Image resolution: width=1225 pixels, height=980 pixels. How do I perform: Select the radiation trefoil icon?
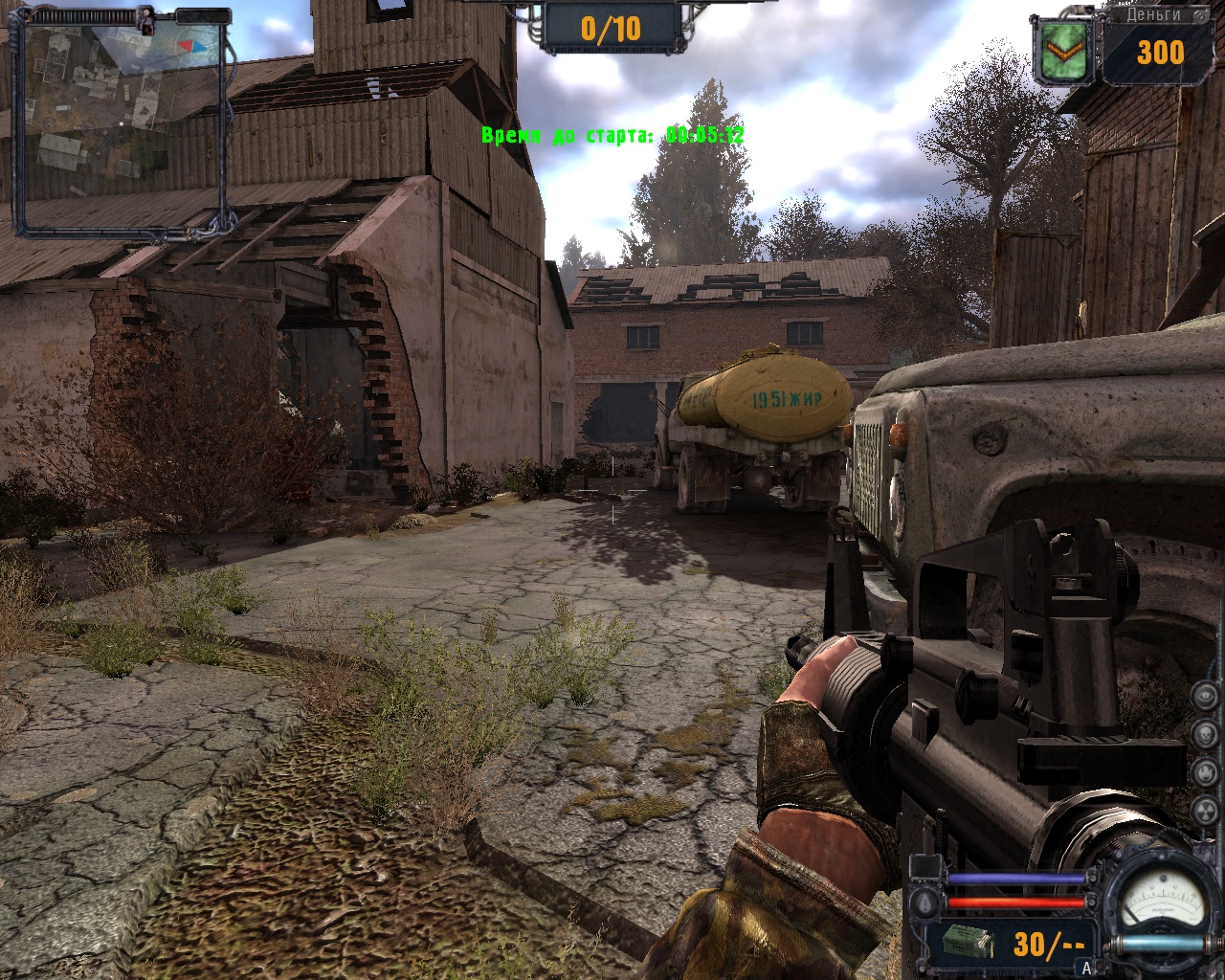coord(1206,811)
